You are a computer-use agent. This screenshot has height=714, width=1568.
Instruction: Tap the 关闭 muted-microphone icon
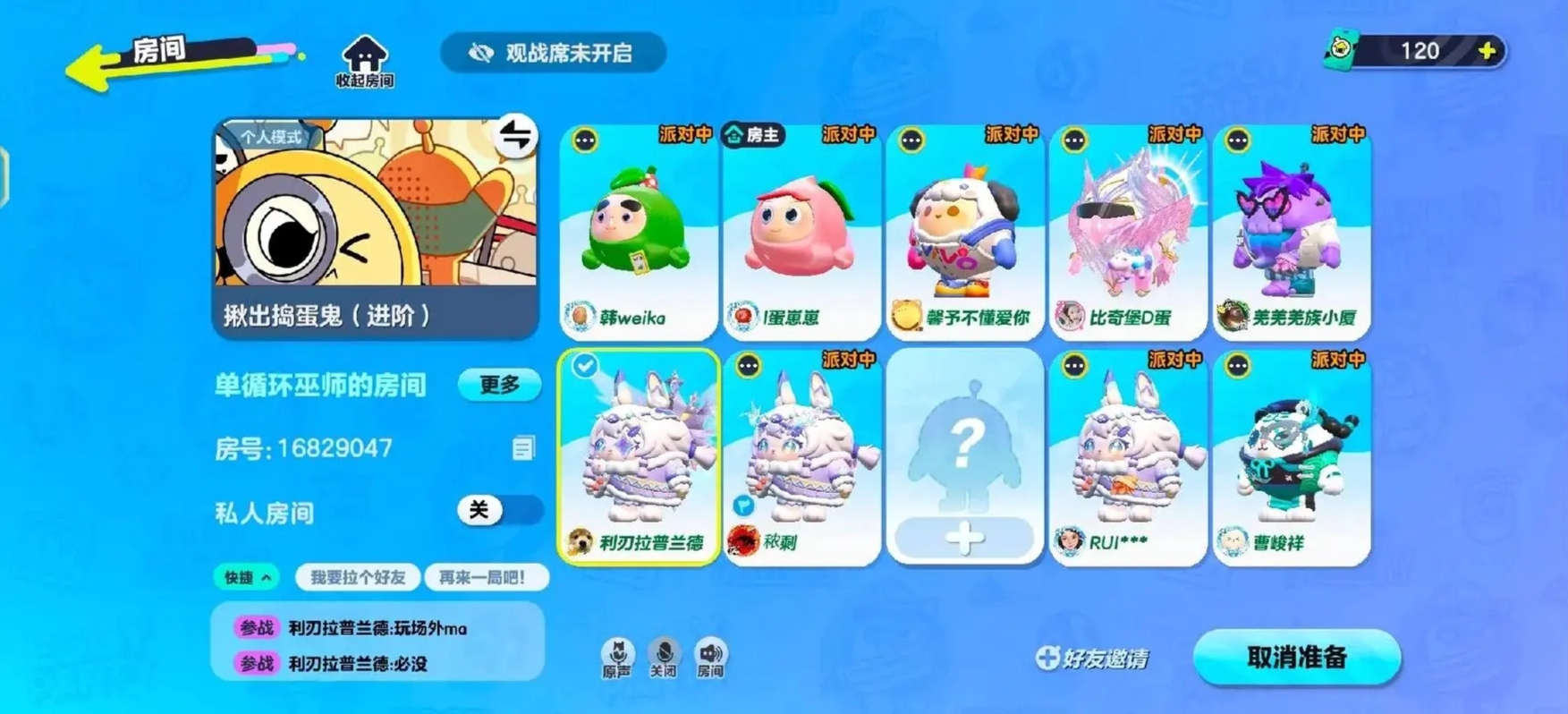pyautogui.click(x=664, y=656)
